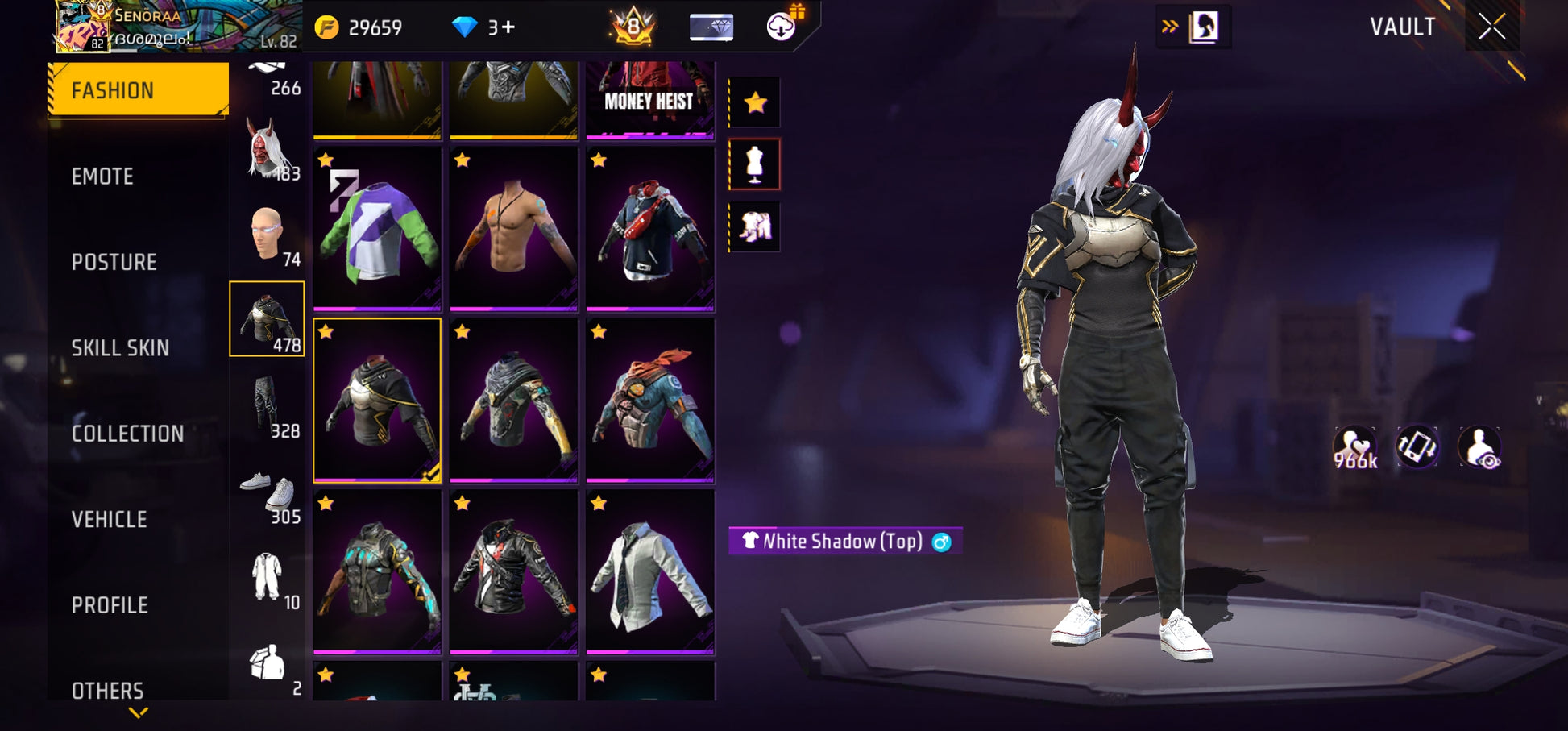Click the mannequin outfit filter button
Screen dimensions: 1568x731
[x=755, y=164]
